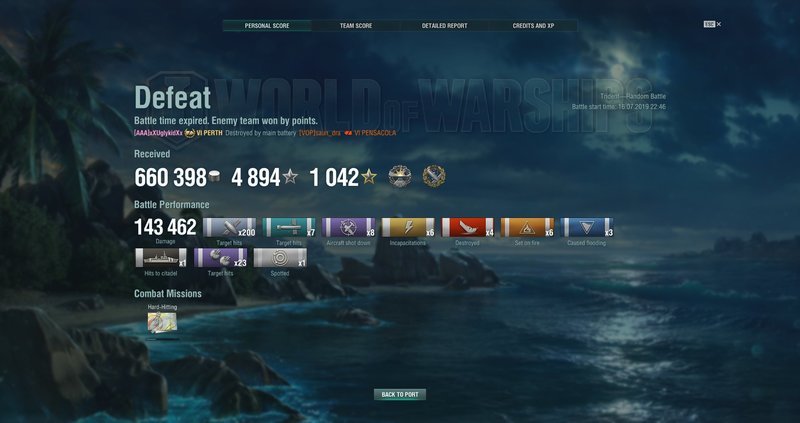Open the Detailed Report tab
Viewport: 800px width, 423px height.
point(444,25)
